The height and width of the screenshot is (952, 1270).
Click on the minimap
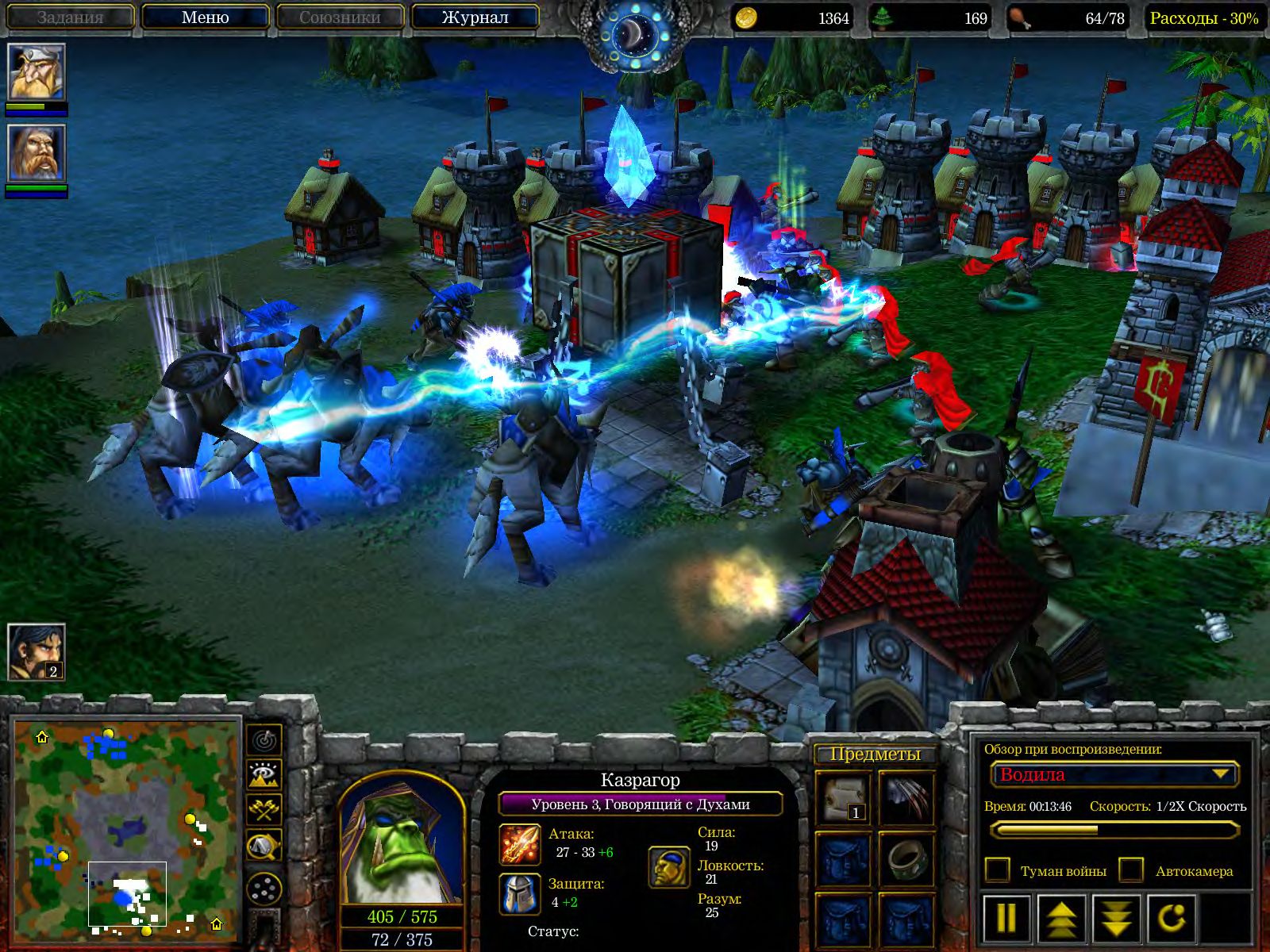click(127, 825)
